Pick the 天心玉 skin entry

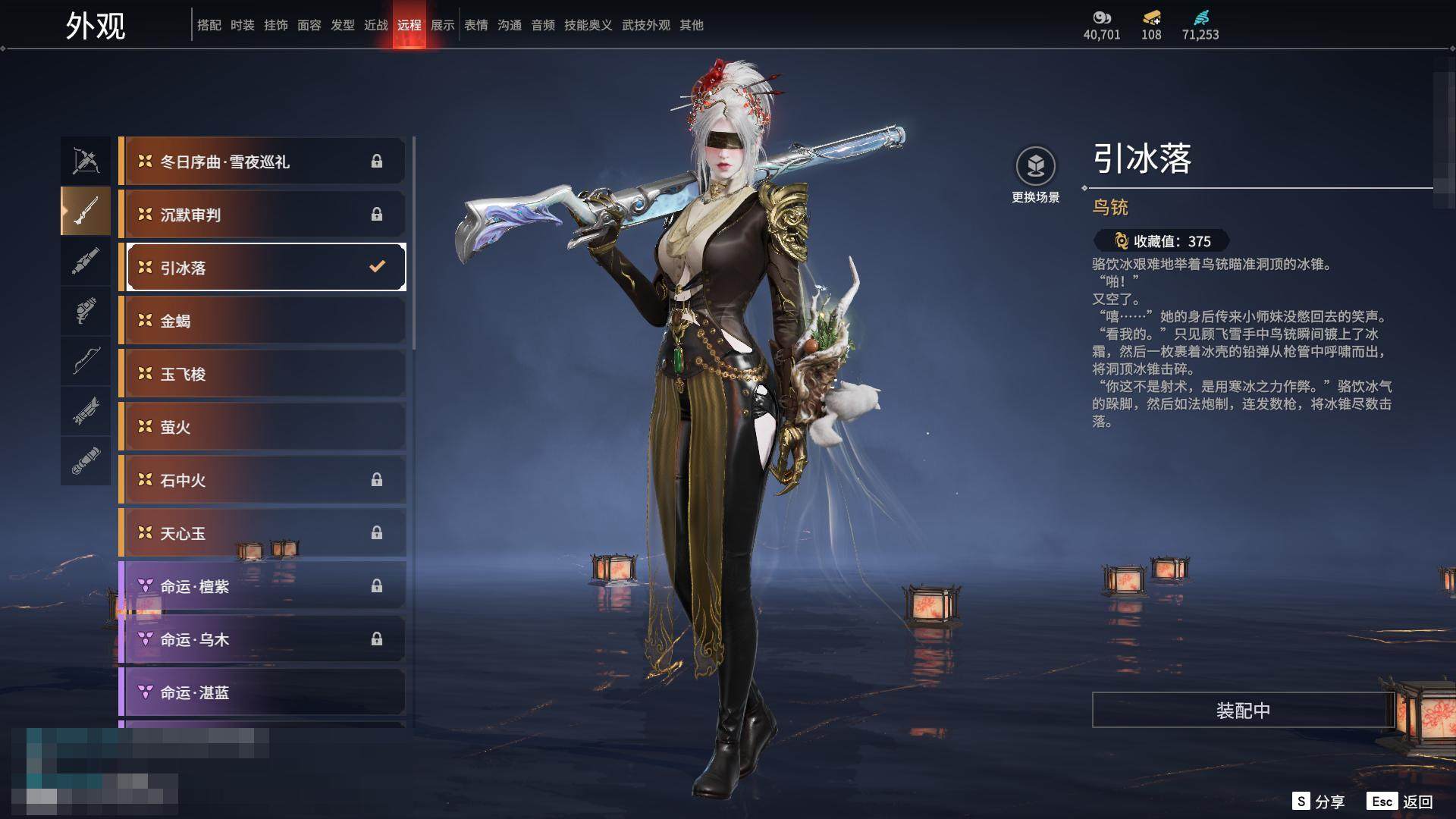coord(262,533)
